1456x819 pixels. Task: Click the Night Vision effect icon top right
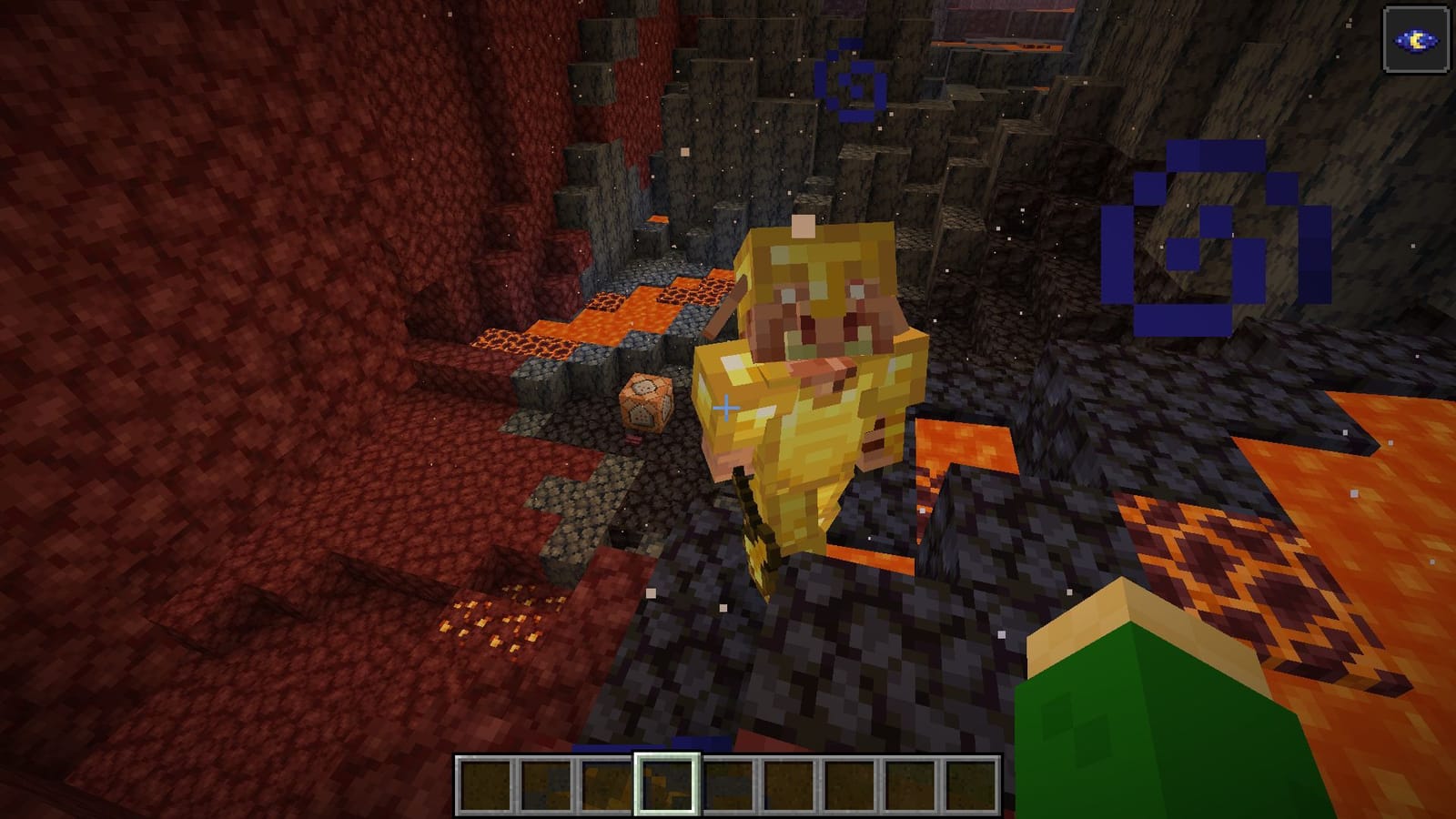1416,40
